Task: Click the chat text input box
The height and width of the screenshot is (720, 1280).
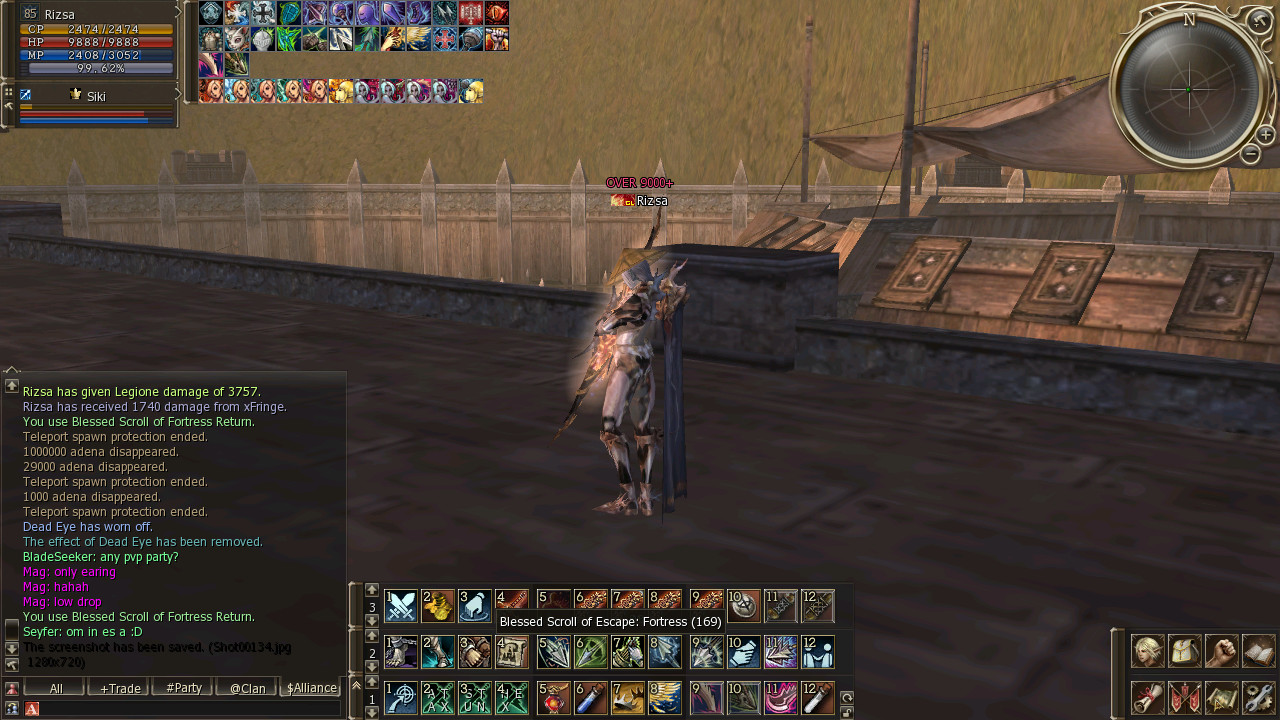Action: 185,708
